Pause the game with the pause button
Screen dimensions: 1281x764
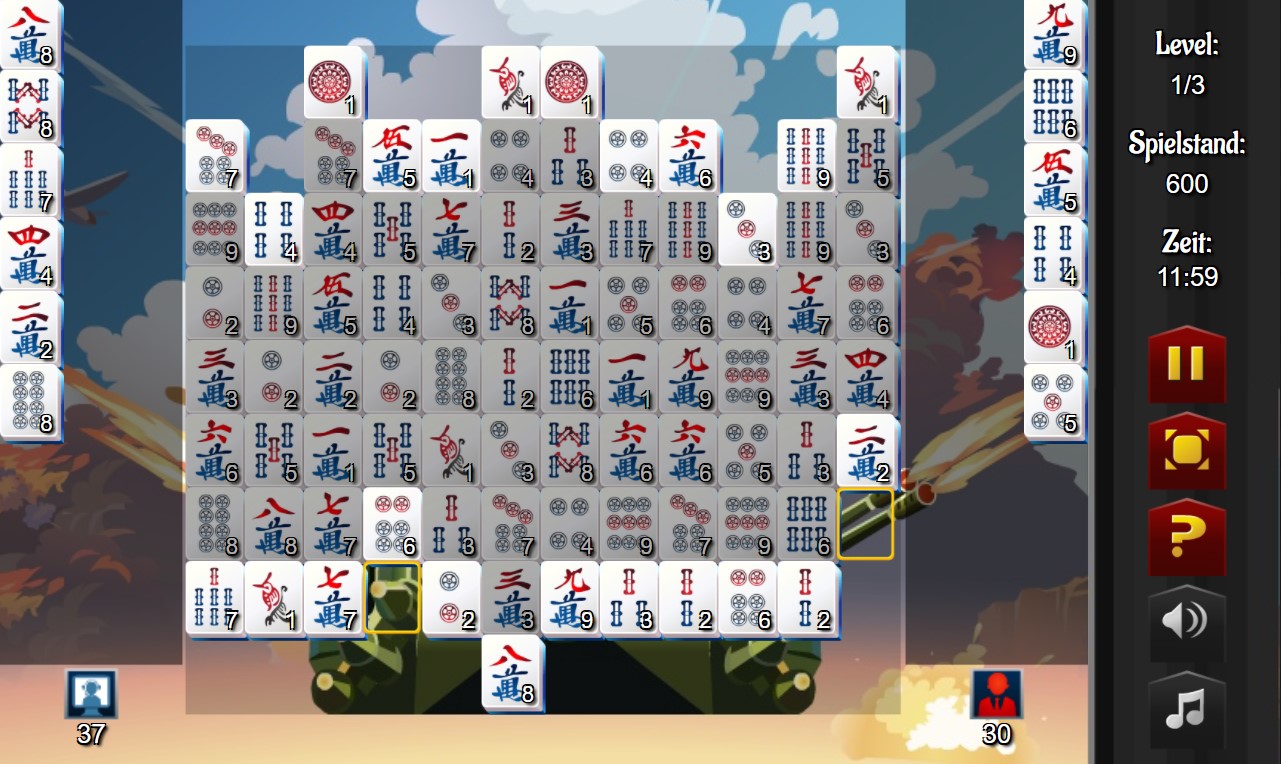pyautogui.click(x=1186, y=366)
